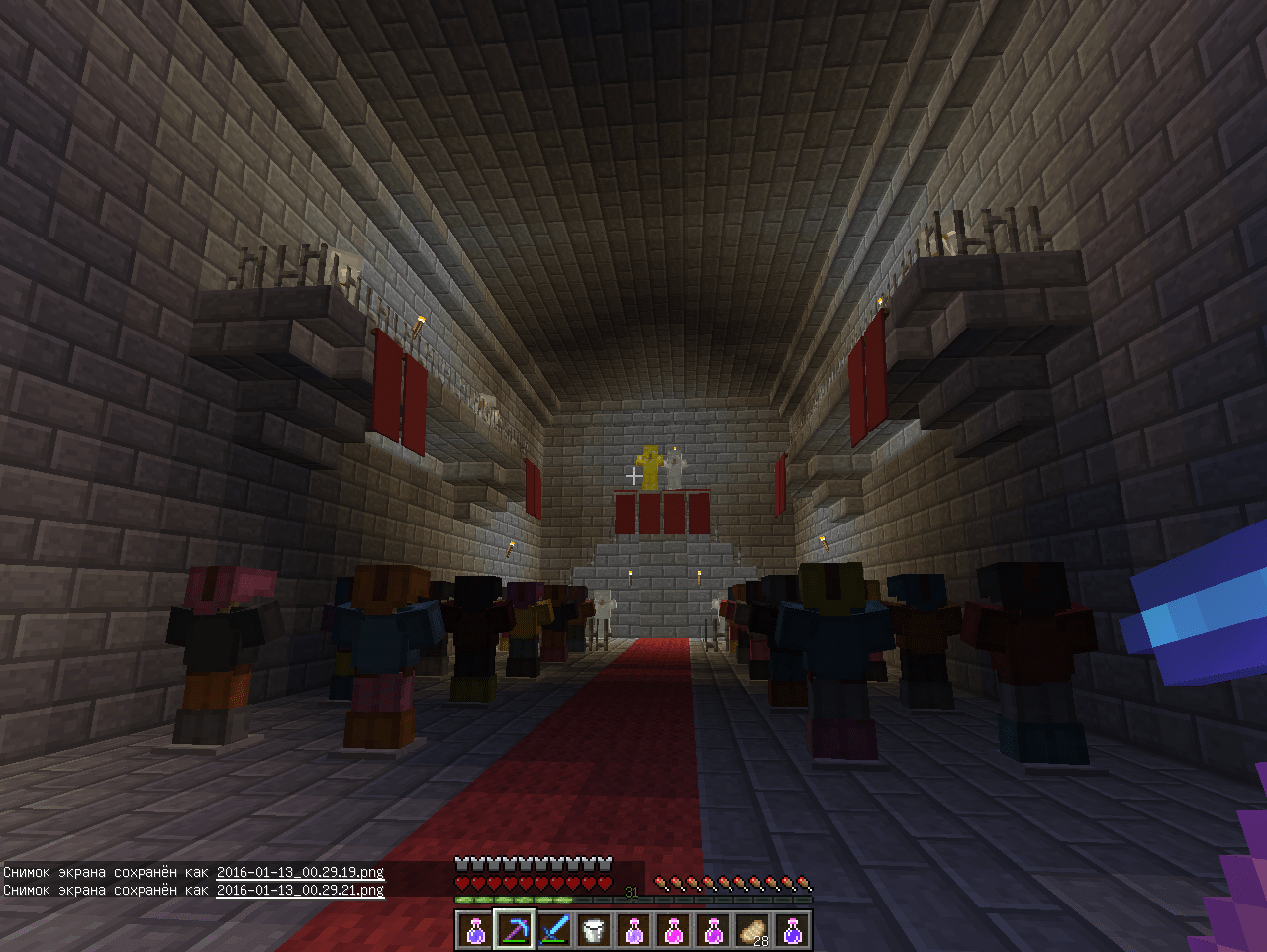This screenshot has height=952, width=1267.
Task: Select the food stack of 28
Action: click(x=752, y=930)
